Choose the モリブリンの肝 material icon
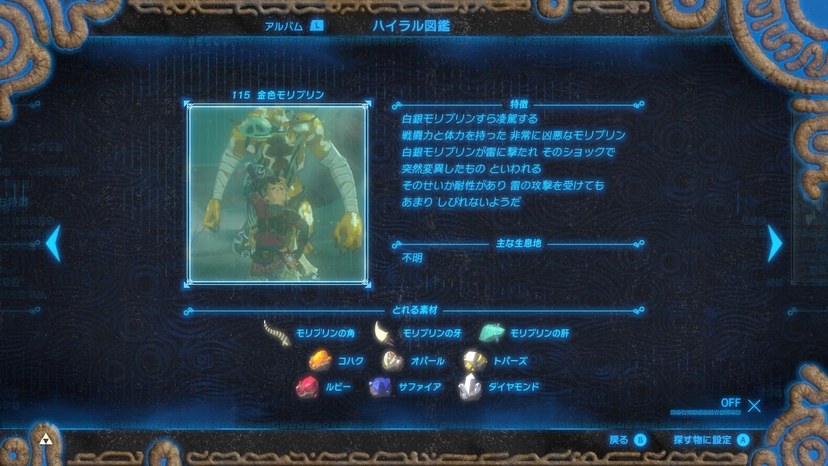Viewport: 828px width, 466px height. click(491, 333)
